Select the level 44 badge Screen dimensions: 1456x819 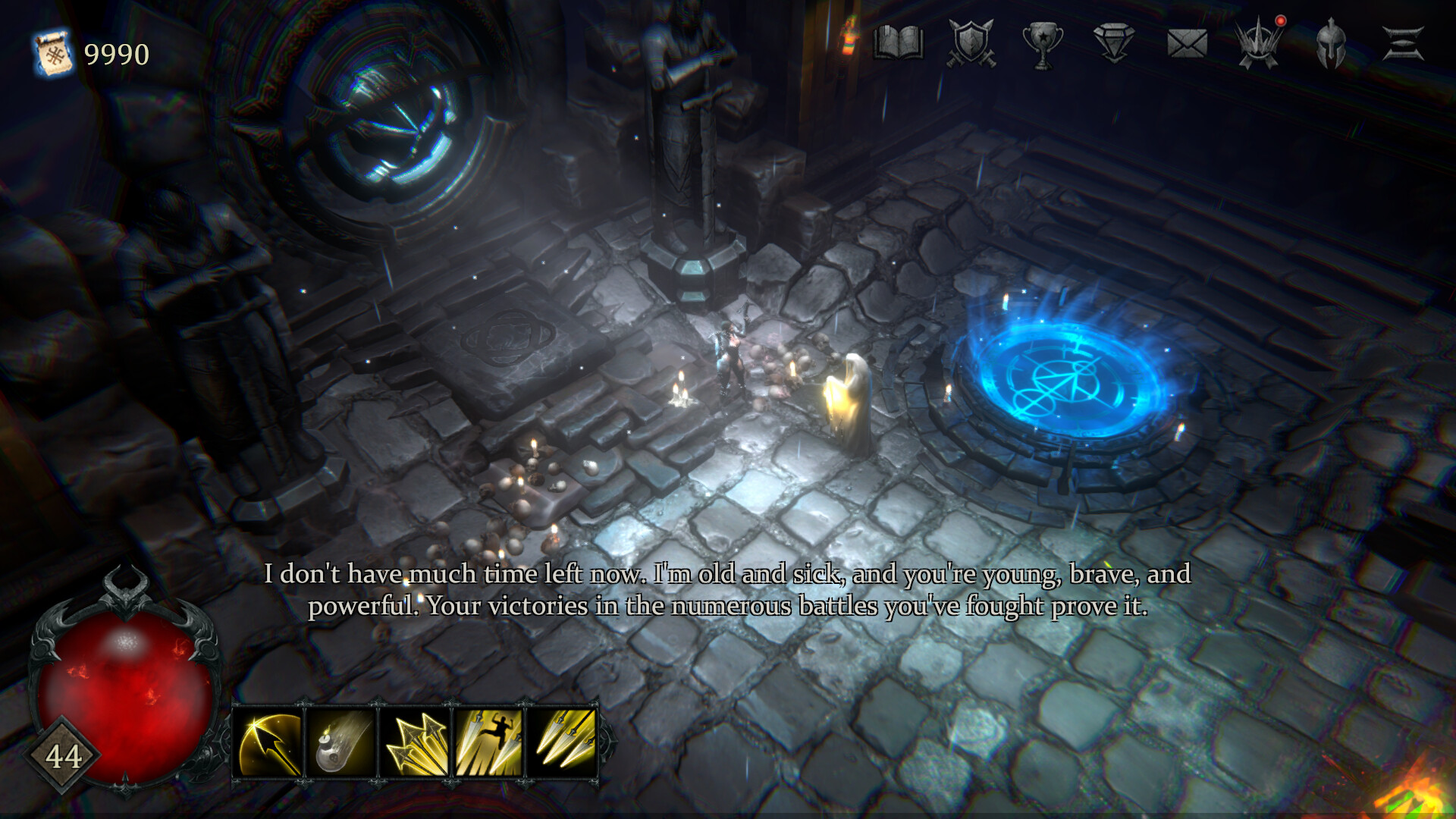64,756
